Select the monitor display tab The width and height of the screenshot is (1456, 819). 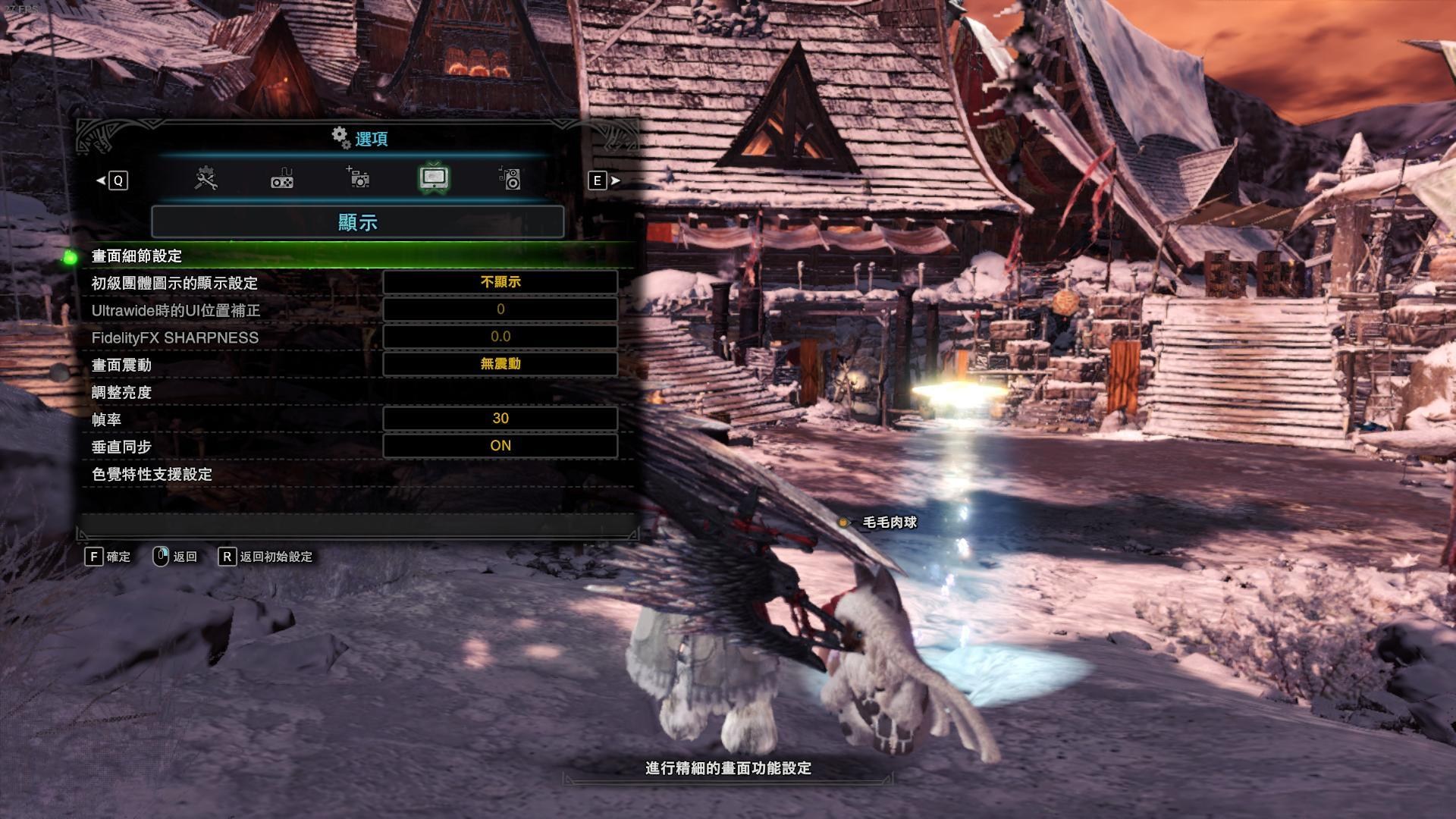coord(434,179)
